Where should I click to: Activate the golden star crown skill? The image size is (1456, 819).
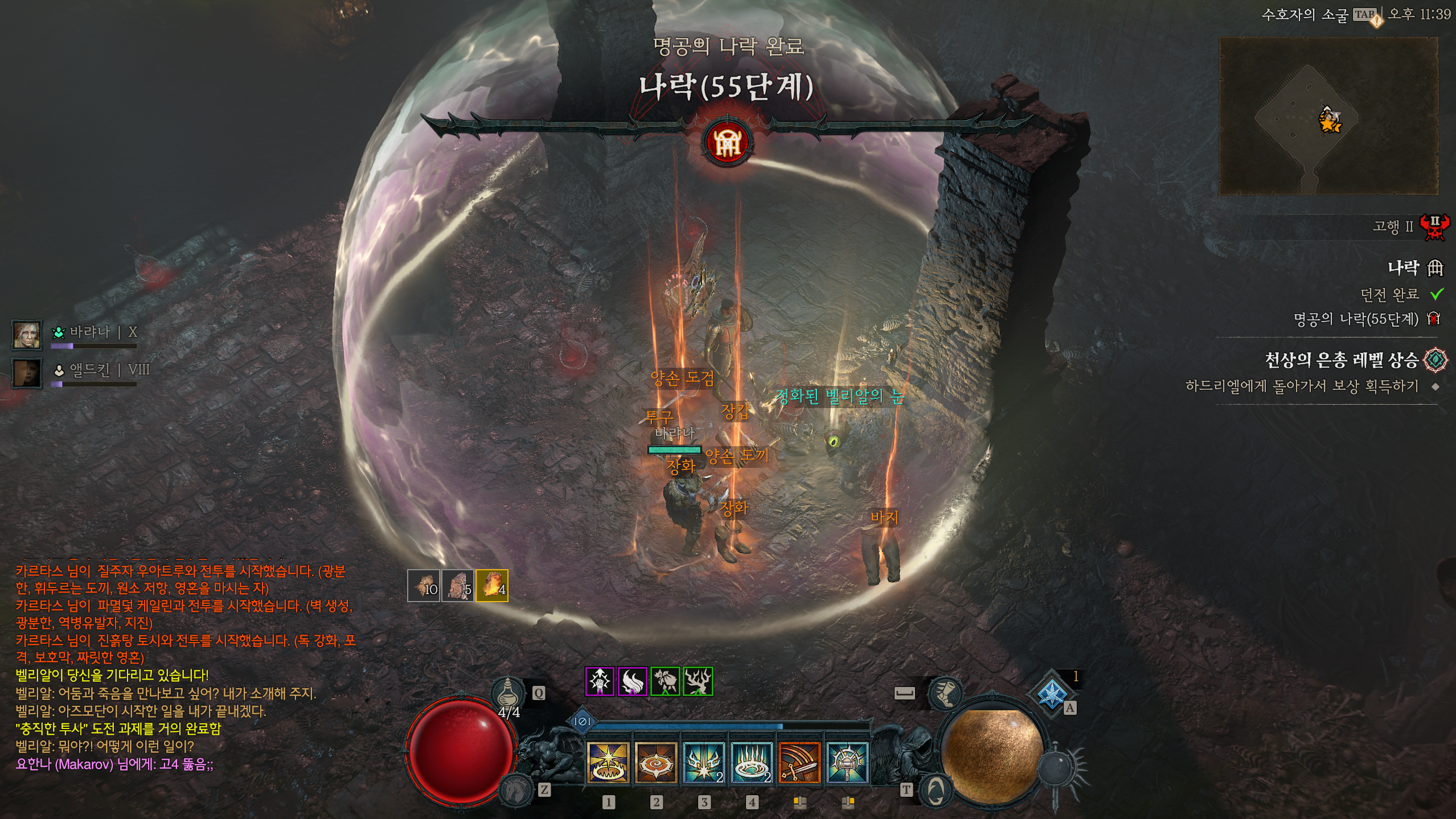pyautogui.click(x=608, y=763)
